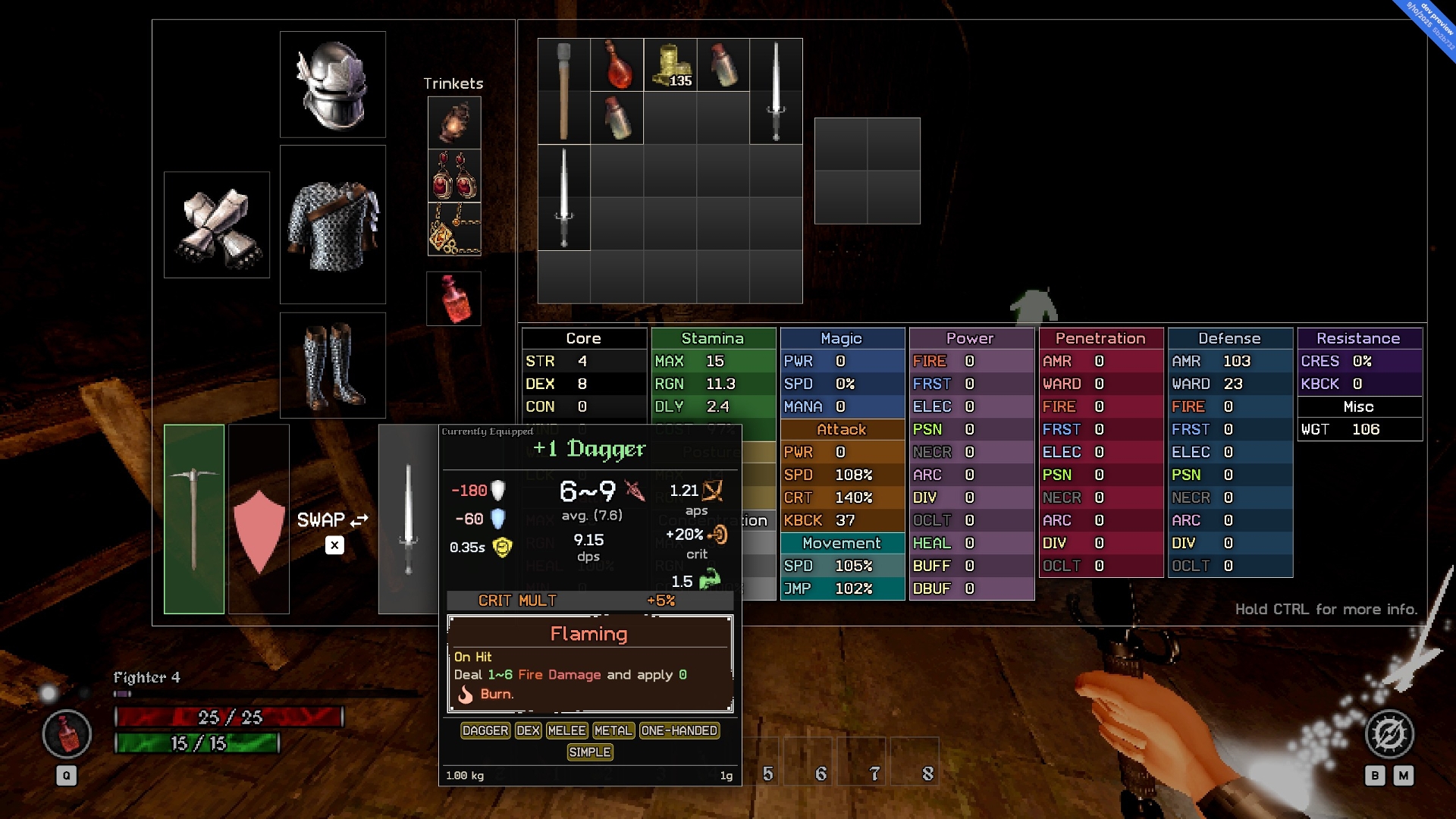Select the round red potion in the inventory grid
This screenshot has width=1456, height=819.
[x=617, y=64]
